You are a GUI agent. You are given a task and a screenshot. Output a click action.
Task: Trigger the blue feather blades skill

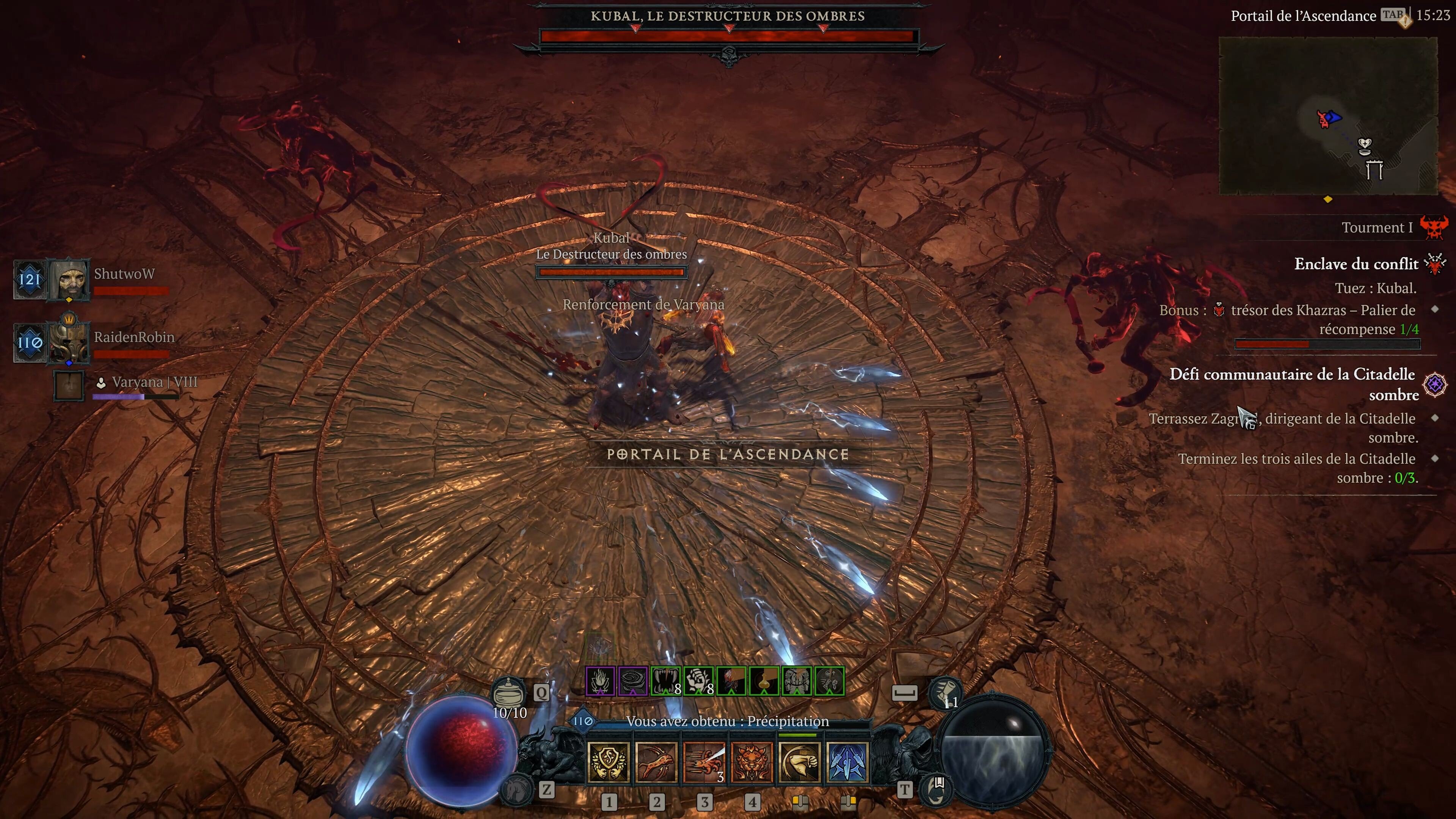pyautogui.click(x=847, y=762)
